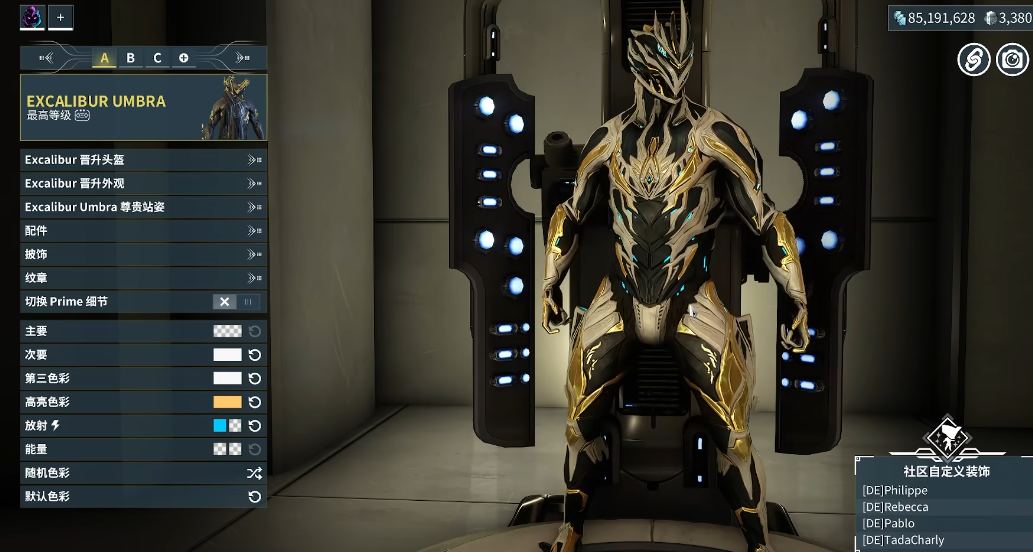Open the Excalibur 晋升头盔 helmet menu
Viewport: 1033px width, 552px height.
coord(143,159)
